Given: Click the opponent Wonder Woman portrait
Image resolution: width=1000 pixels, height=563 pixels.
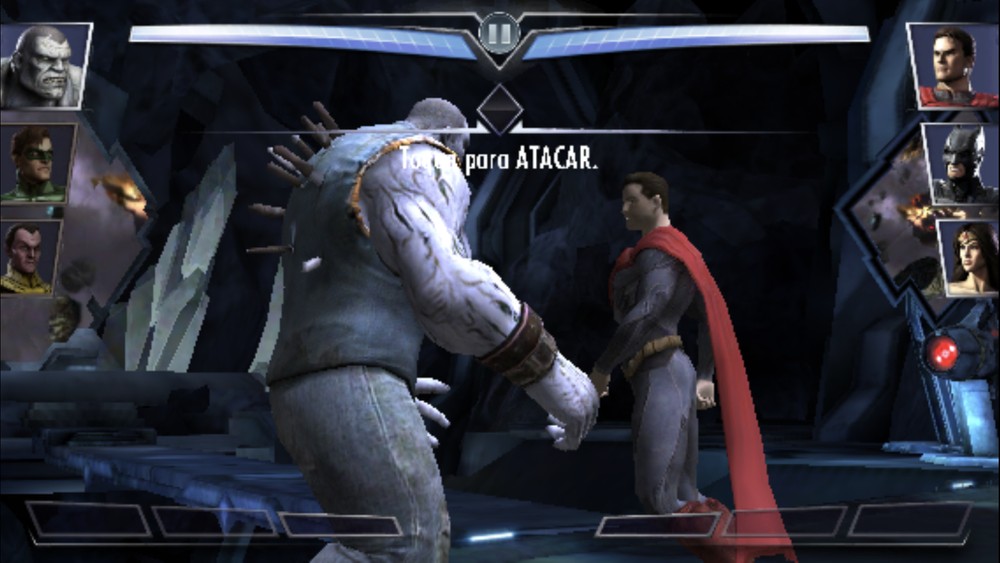Looking at the screenshot, I should coord(967,258).
